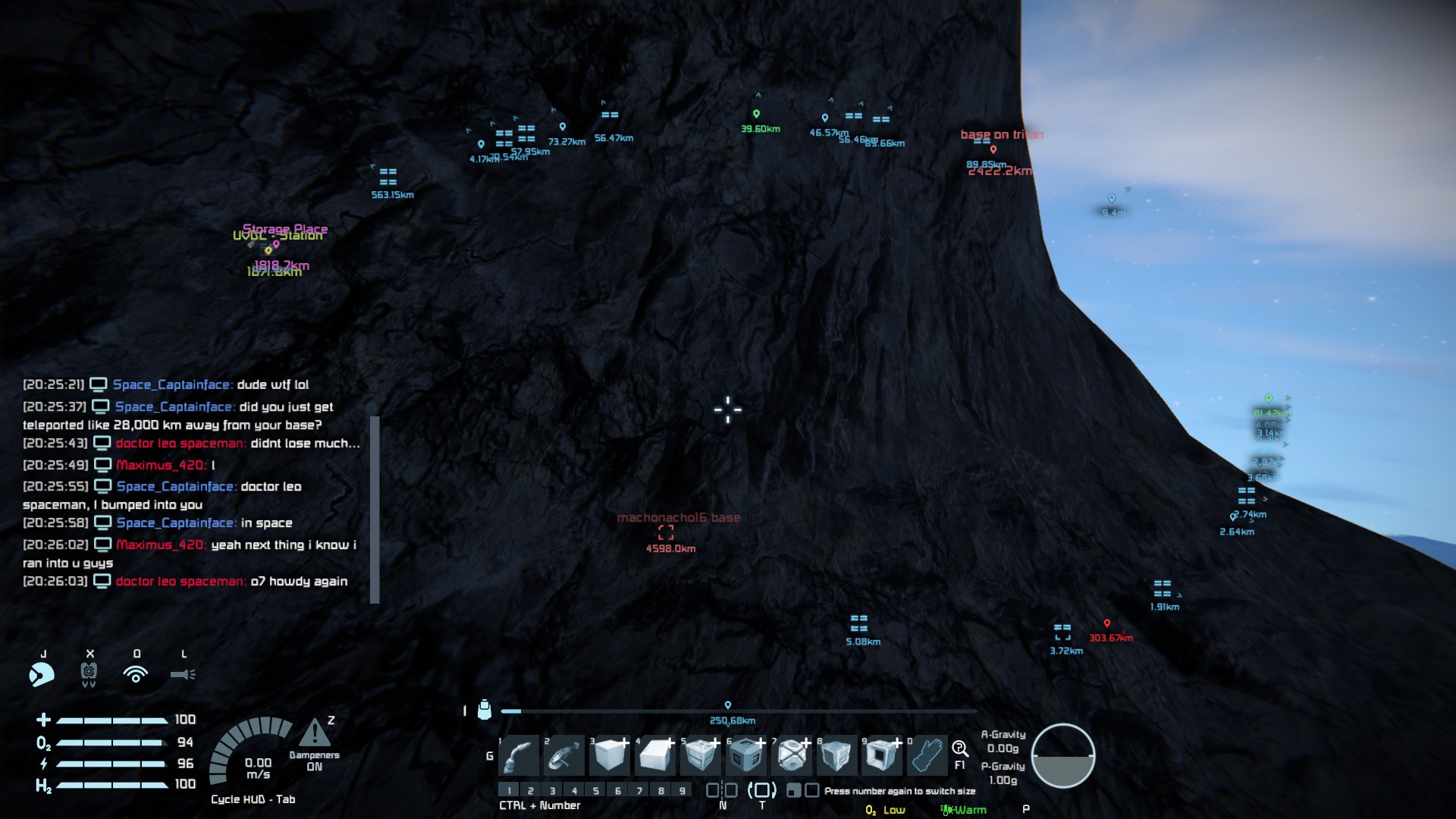
Task: Toggle the flashlight icon
Action: point(183,673)
